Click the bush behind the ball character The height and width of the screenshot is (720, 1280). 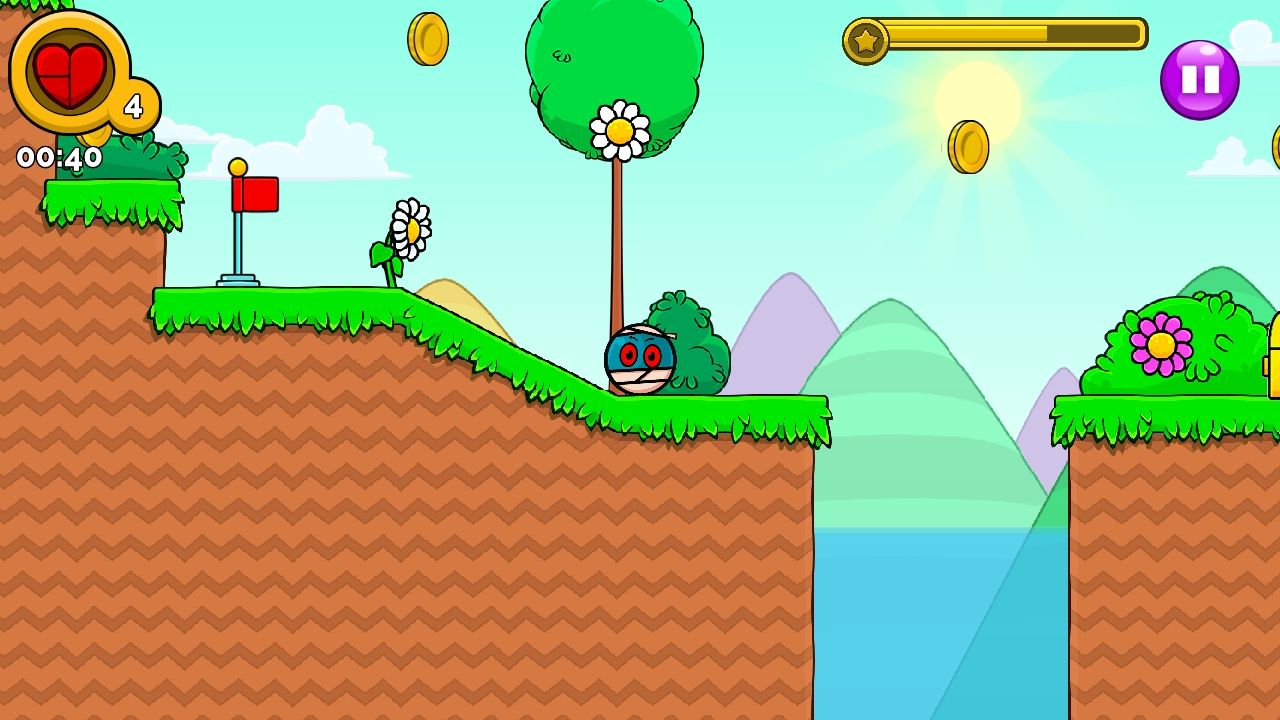click(x=692, y=340)
